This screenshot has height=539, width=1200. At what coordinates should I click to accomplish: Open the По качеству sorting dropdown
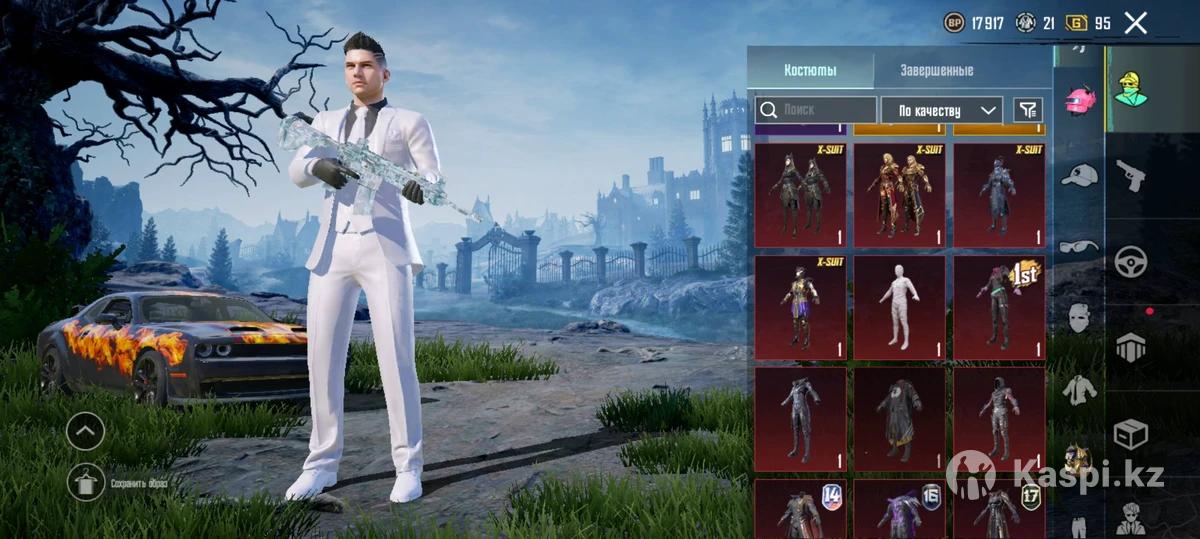pyautogui.click(x=941, y=110)
